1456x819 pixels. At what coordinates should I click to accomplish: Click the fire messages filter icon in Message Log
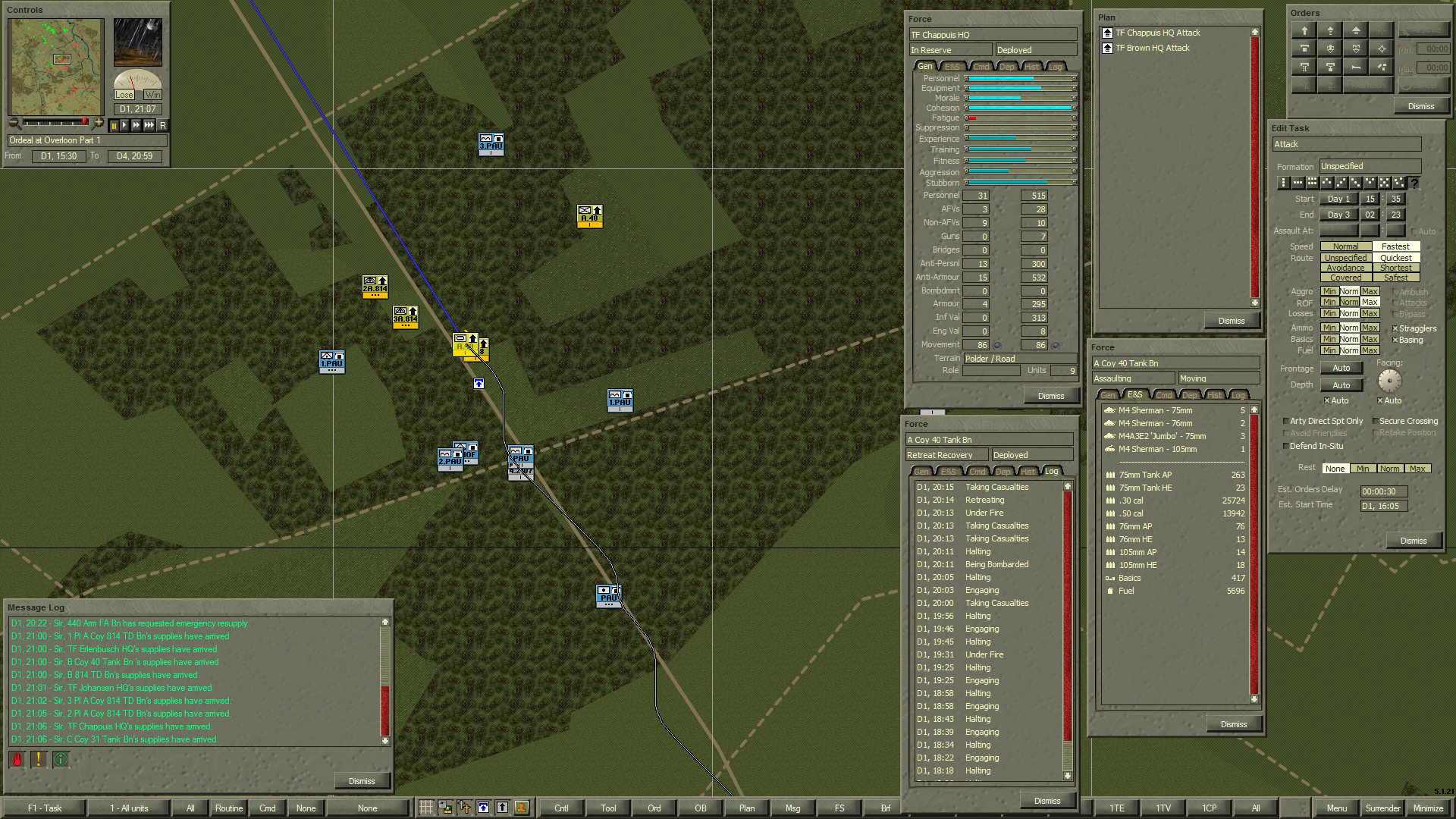click(x=16, y=759)
